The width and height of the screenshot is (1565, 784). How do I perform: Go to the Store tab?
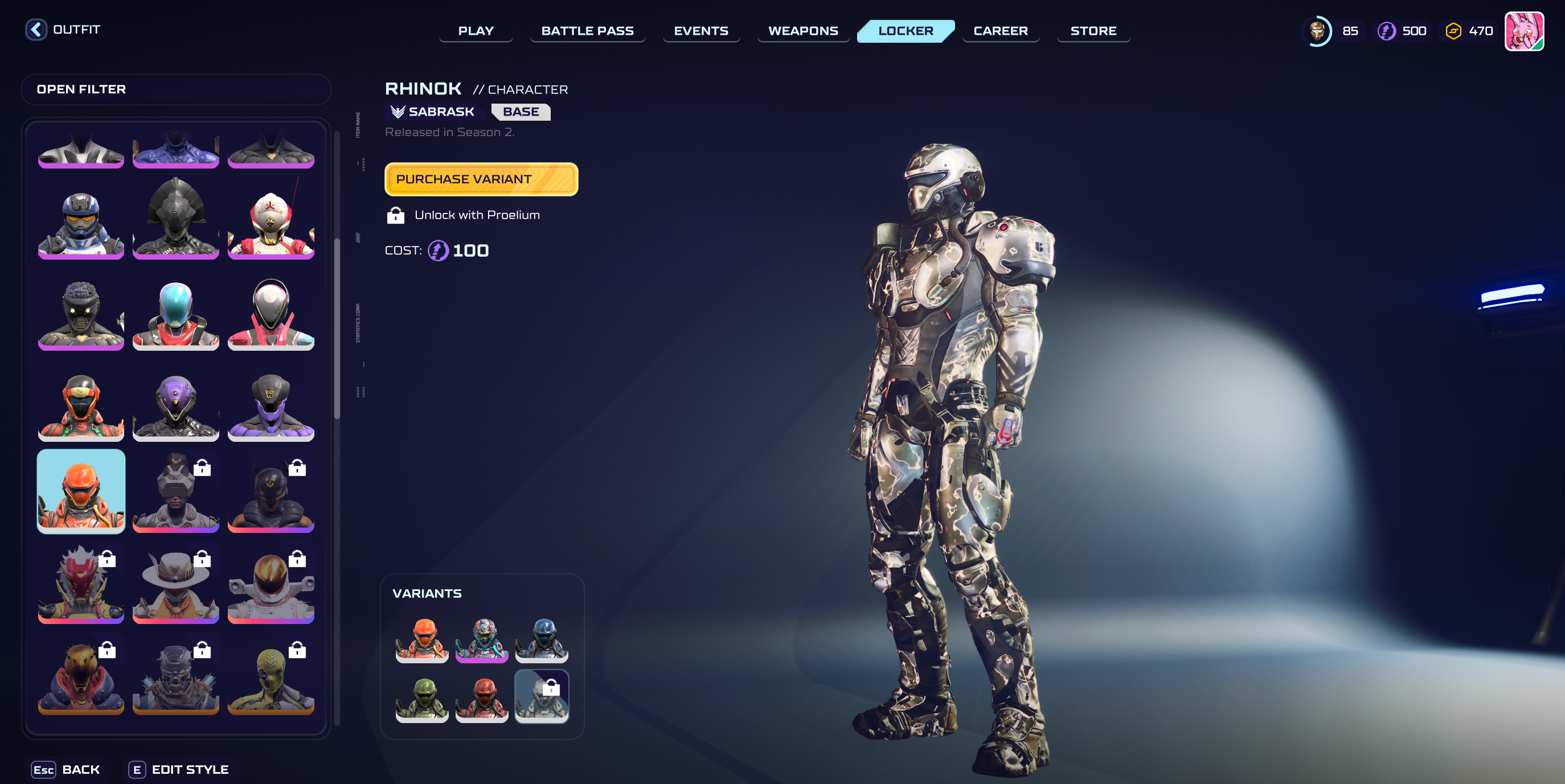click(x=1093, y=31)
